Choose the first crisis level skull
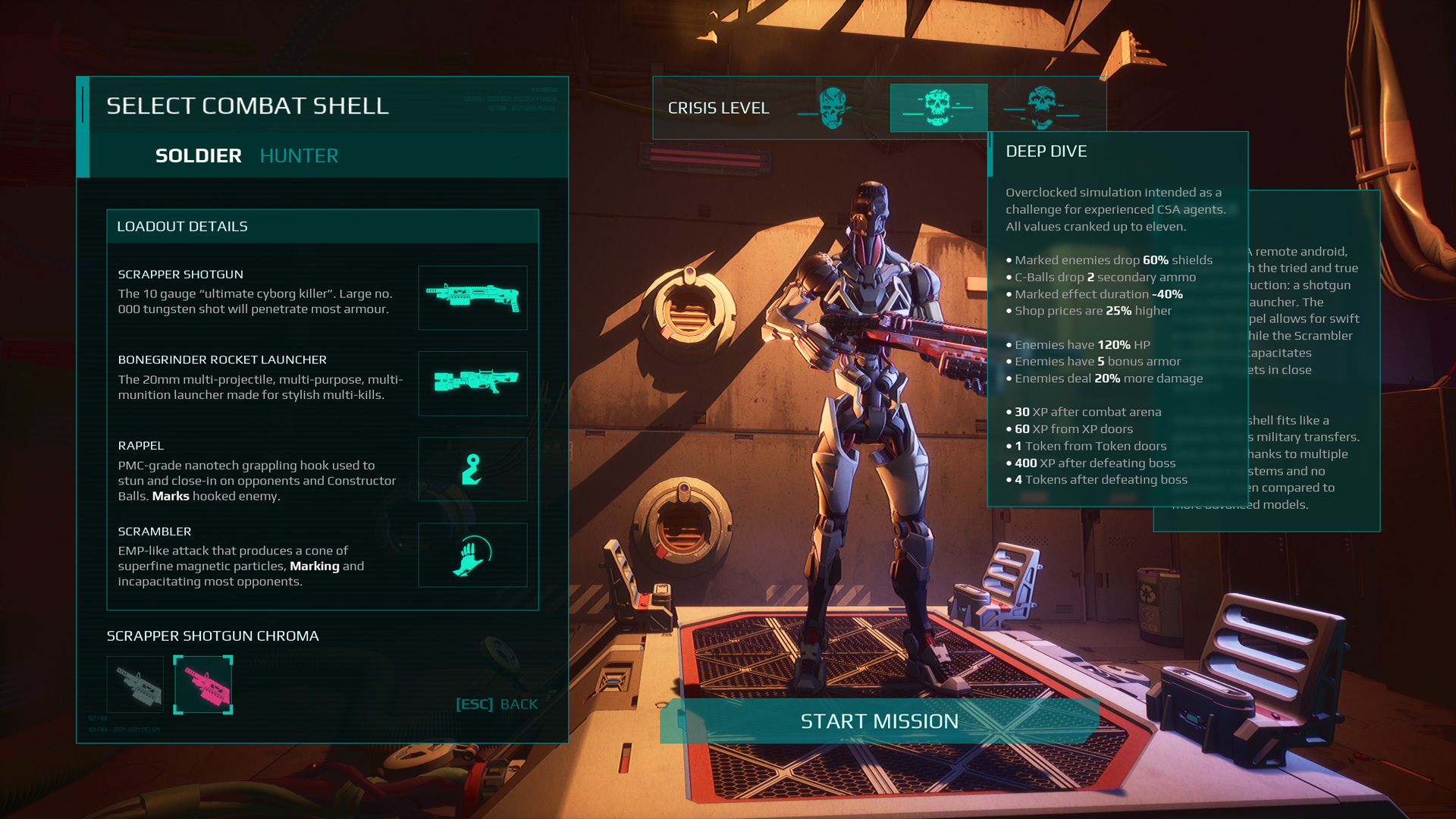 pos(833,108)
